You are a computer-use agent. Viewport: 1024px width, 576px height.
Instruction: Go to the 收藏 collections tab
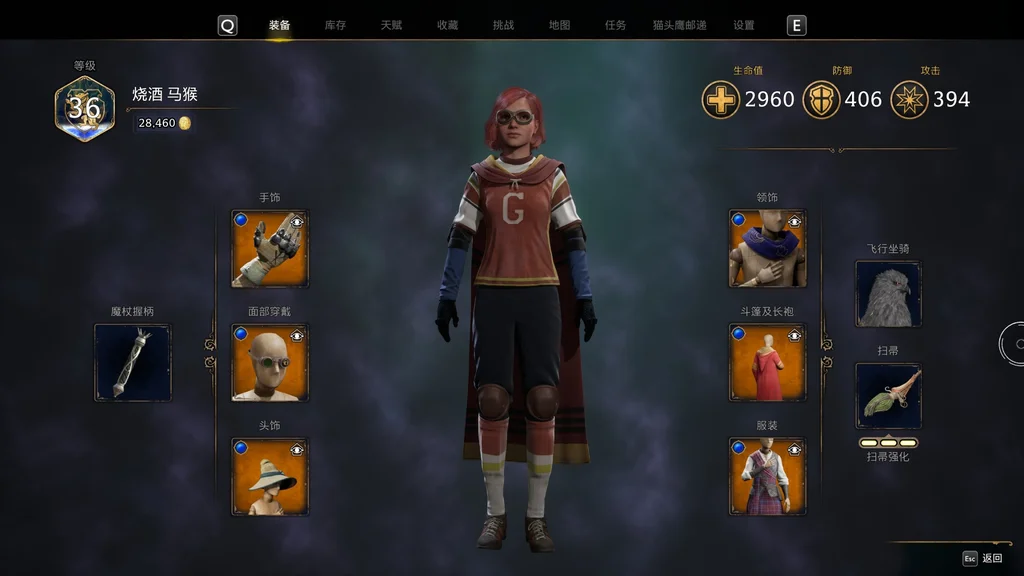[447, 25]
